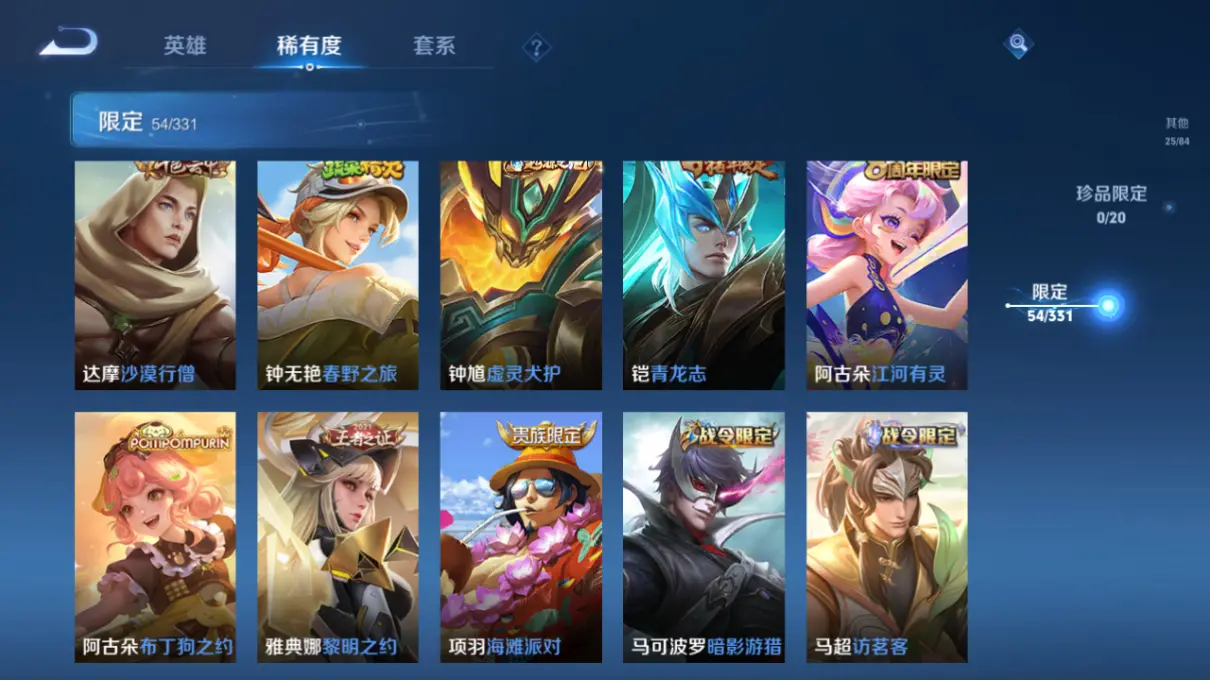The height and width of the screenshot is (681, 1210).
Task: Select the 稀有度 tab
Action: tap(309, 46)
